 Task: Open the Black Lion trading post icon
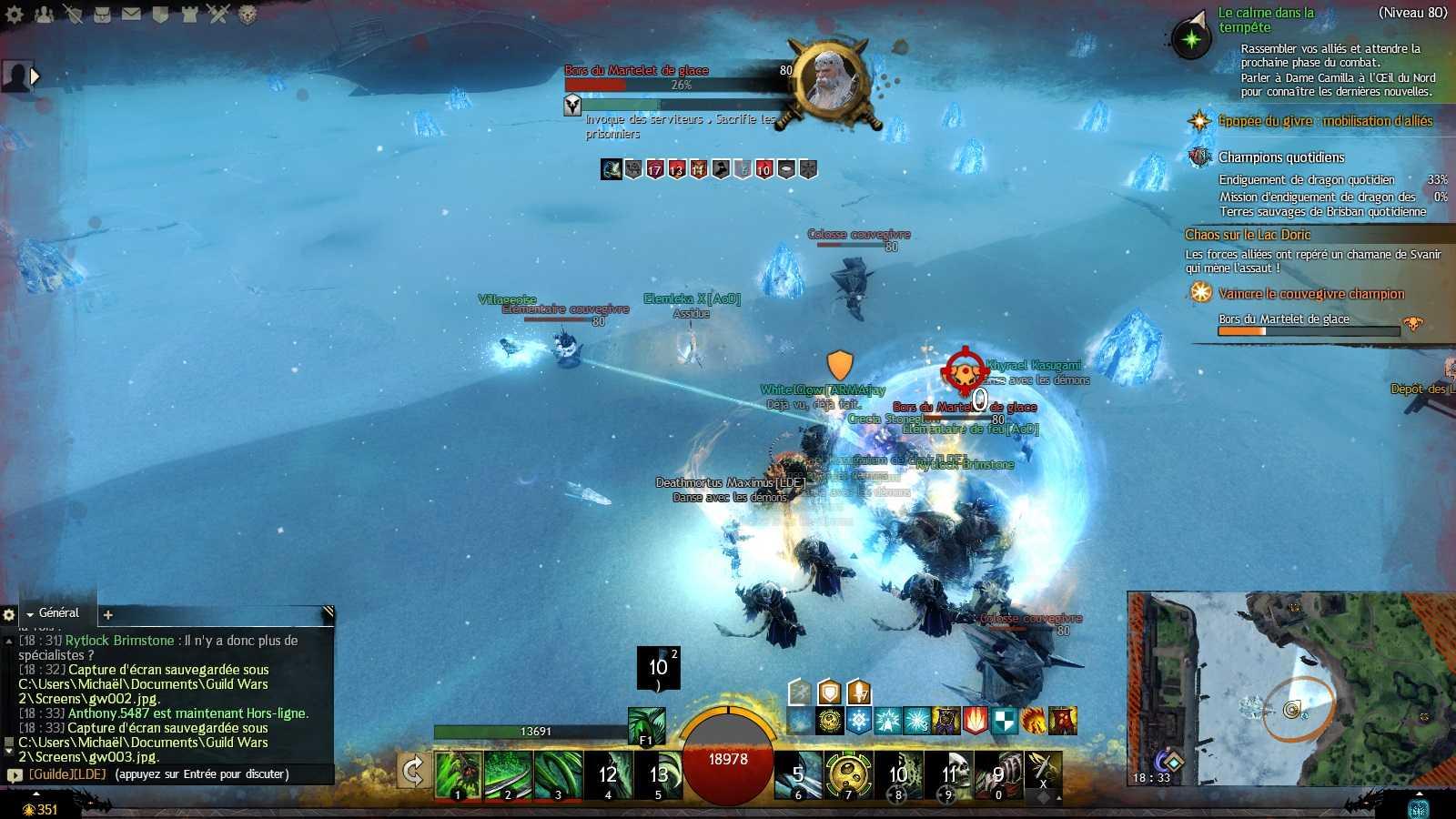click(x=247, y=14)
